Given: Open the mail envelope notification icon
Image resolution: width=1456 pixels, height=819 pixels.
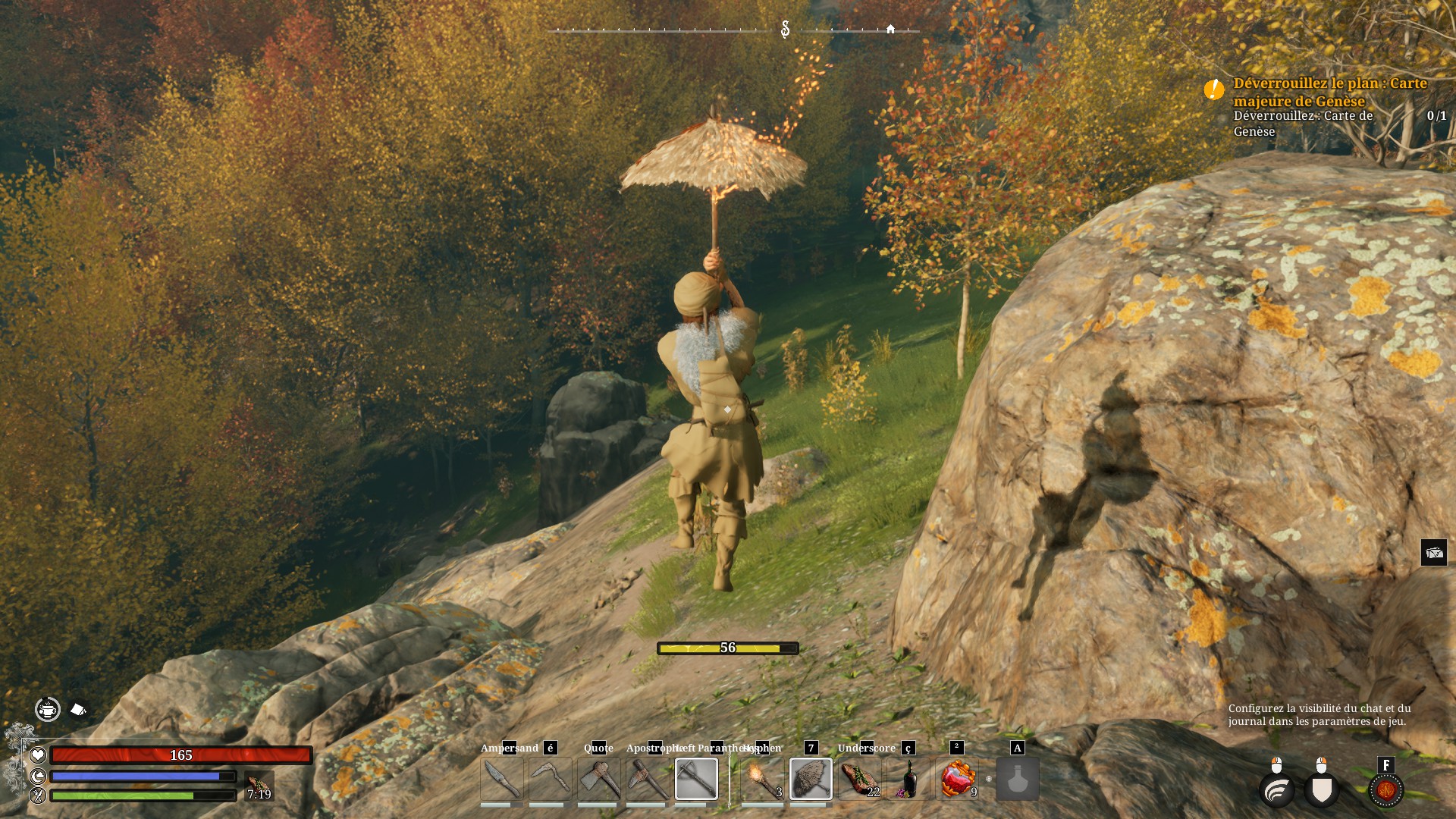Looking at the screenshot, I should coord(1433,553).
